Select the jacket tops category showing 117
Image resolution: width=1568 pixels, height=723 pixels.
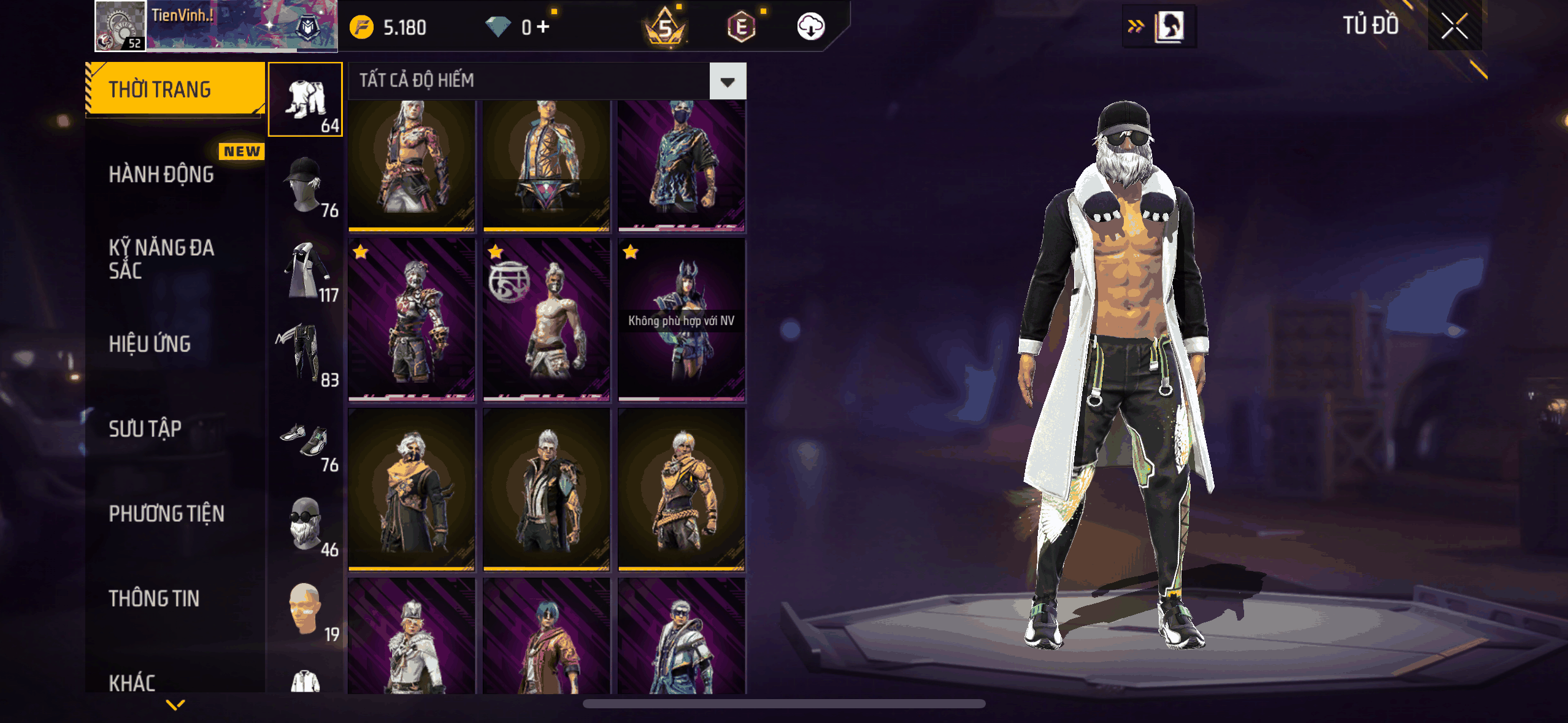(x=306, y=270)
